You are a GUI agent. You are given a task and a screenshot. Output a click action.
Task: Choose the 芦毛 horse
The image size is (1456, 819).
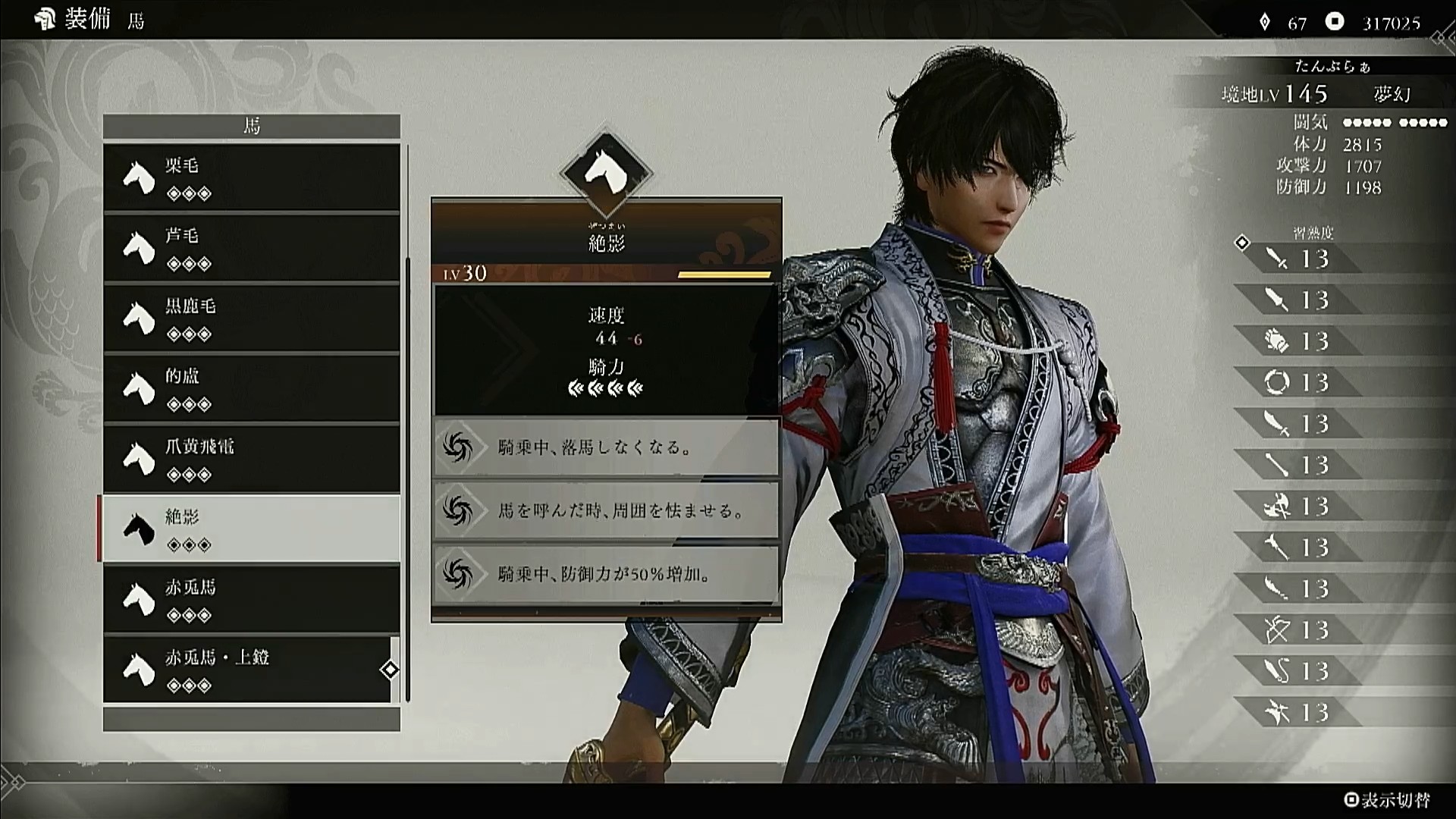click(x=251, y=248)
